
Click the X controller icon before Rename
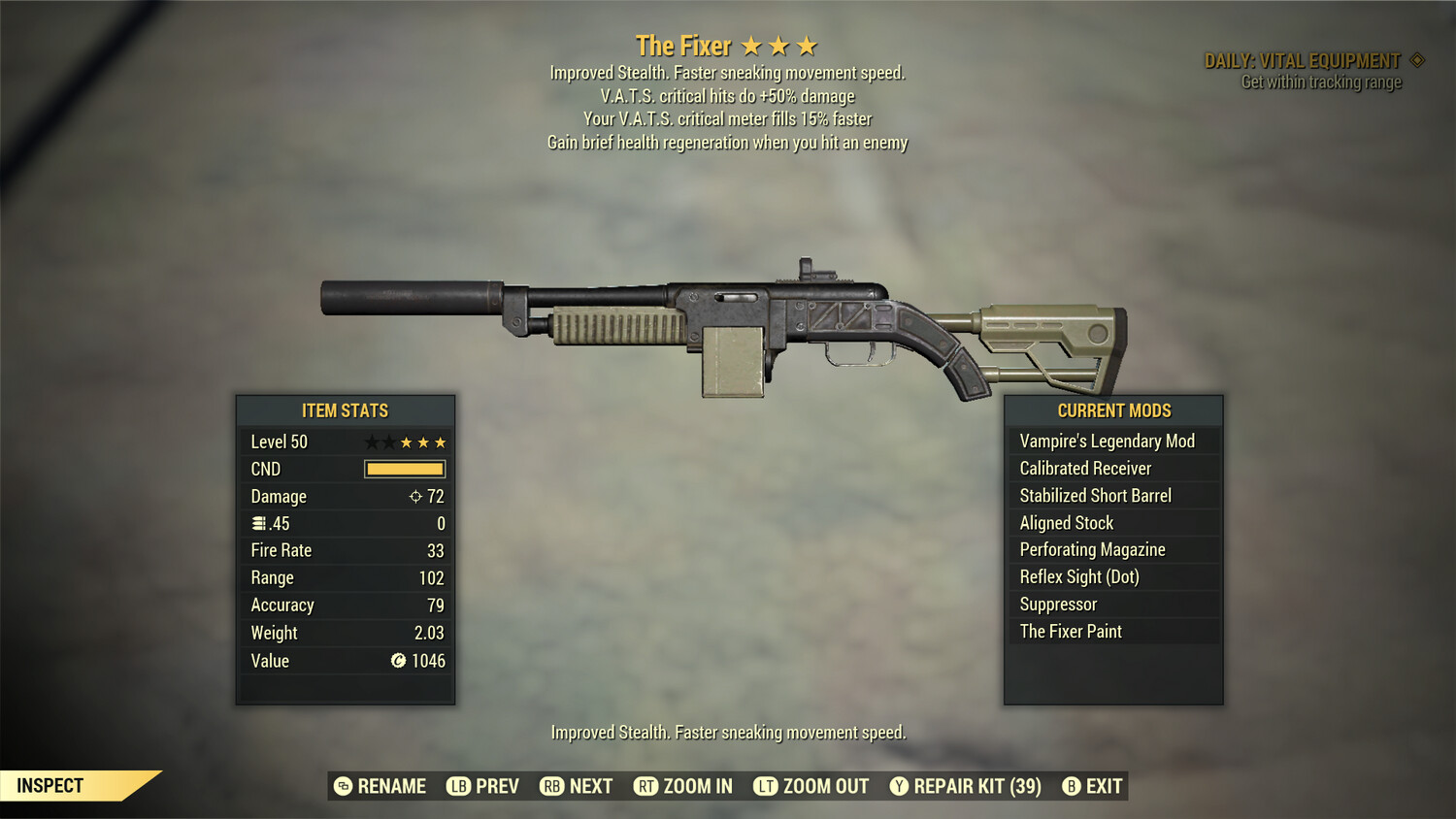342,786
